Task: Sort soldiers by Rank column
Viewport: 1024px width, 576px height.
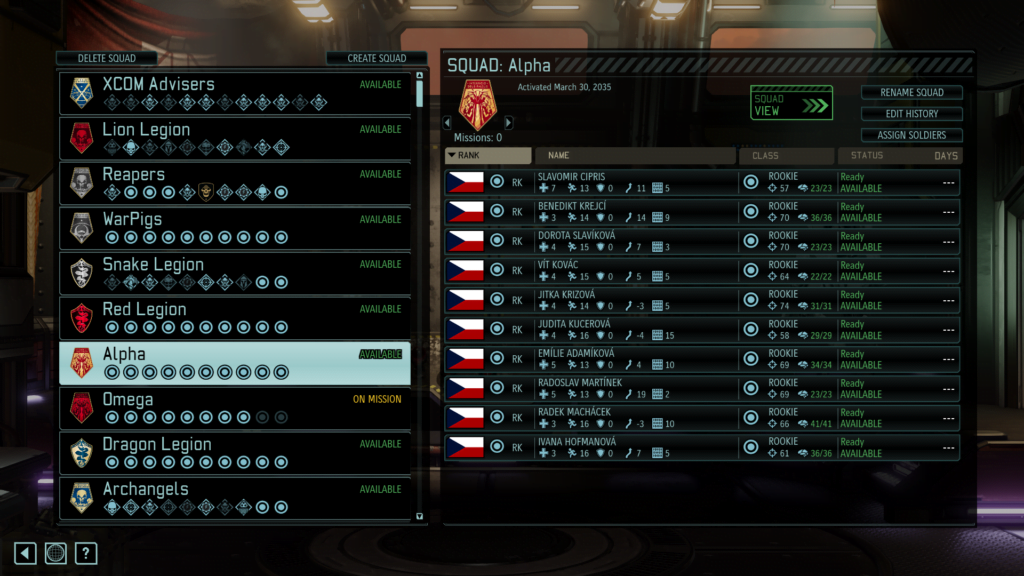Action: point(488,156)
